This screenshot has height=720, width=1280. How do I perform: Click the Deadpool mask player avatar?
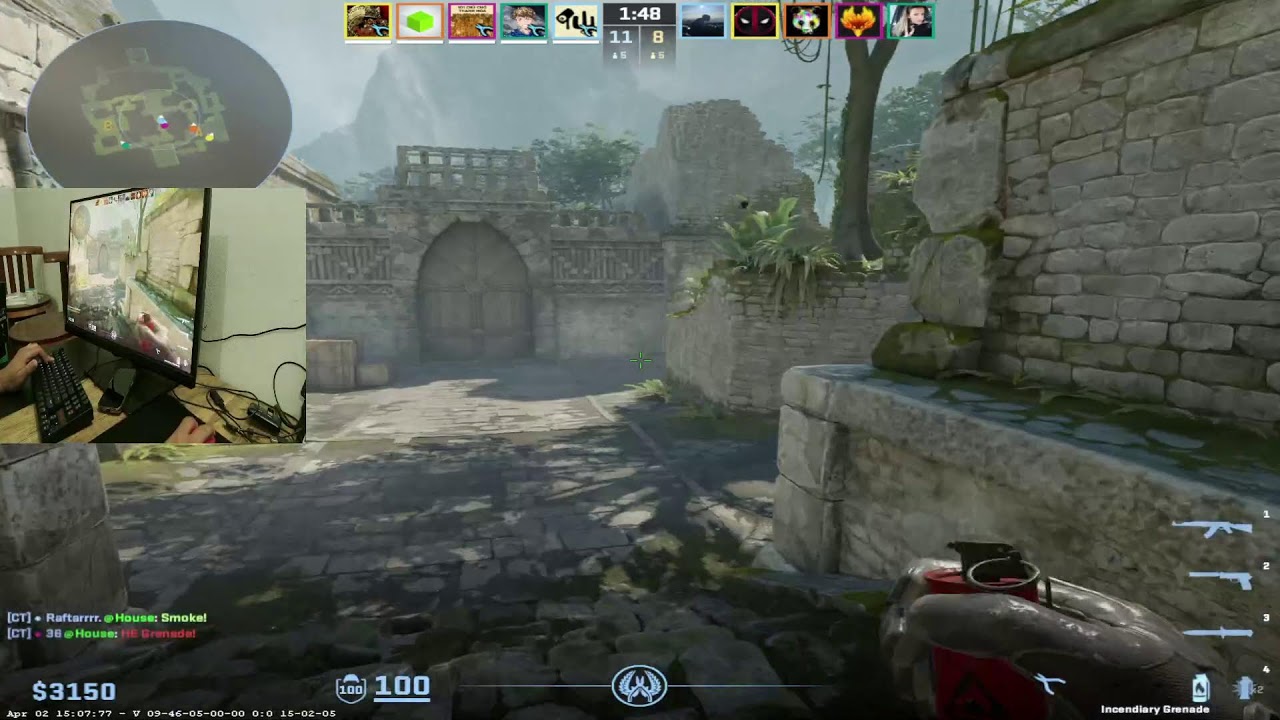(754, 21)
